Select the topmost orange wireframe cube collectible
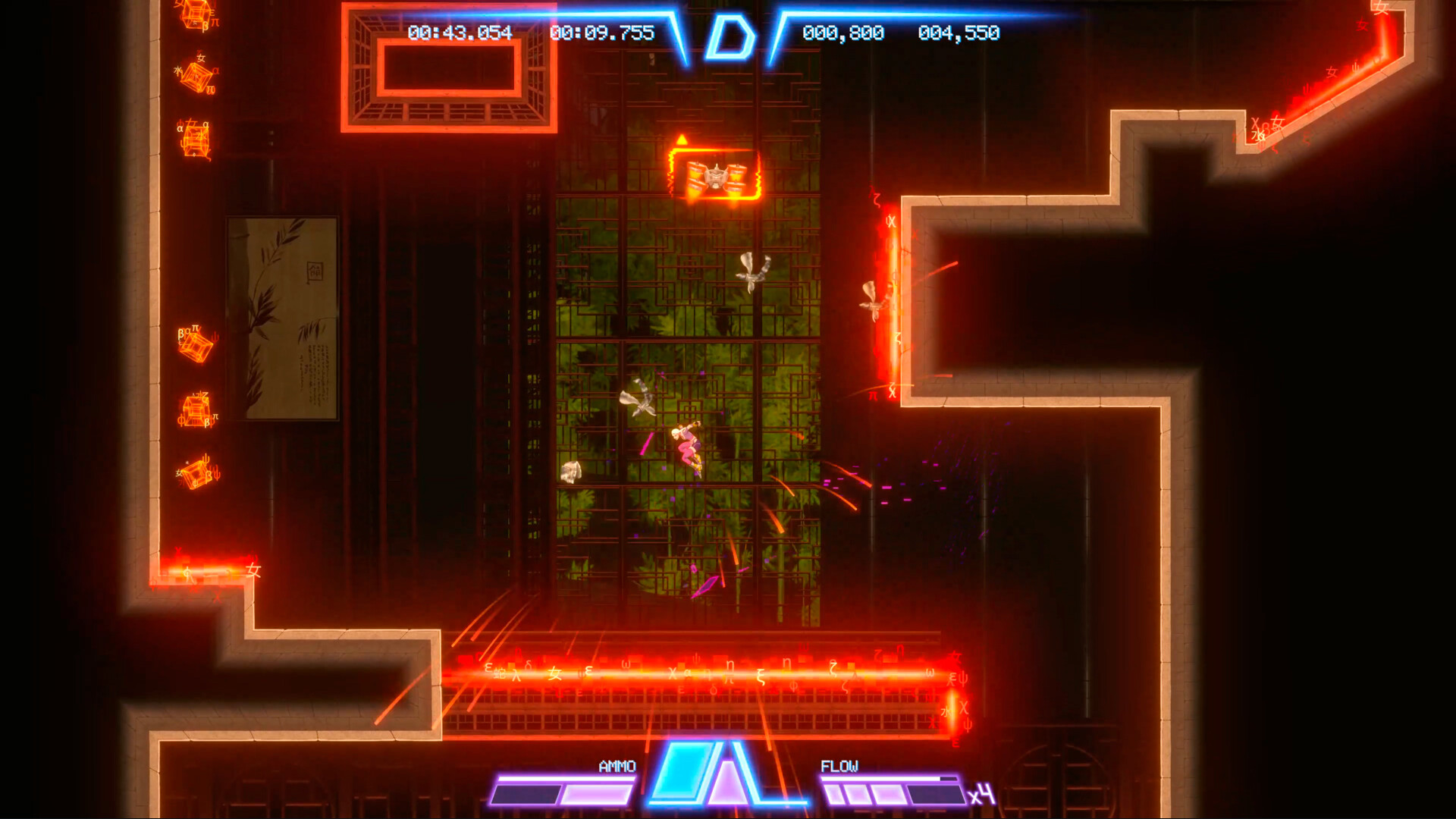This screenshot has height=819, width=1456. 196,14
